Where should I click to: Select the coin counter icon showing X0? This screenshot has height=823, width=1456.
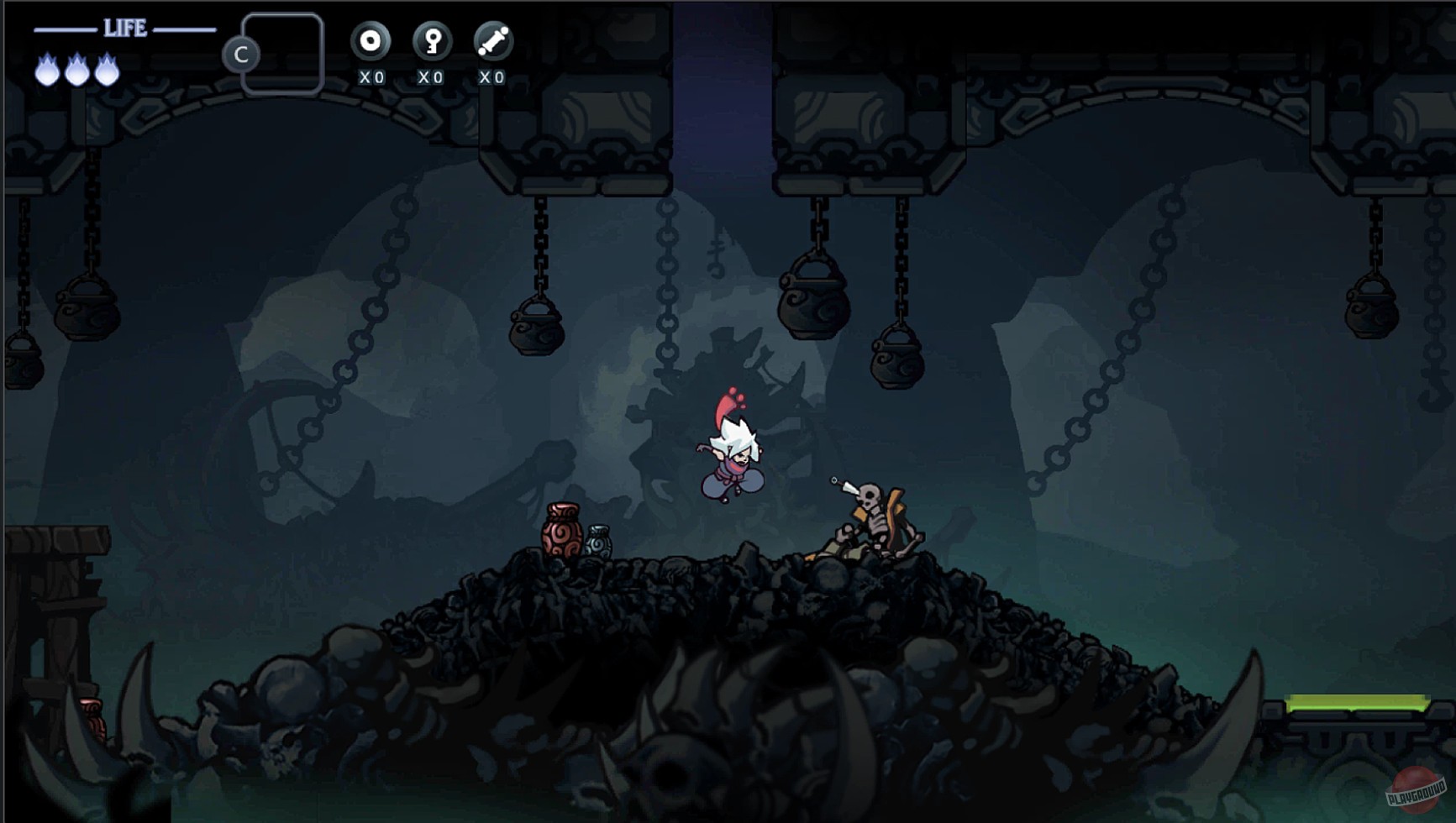pos(370,39)
